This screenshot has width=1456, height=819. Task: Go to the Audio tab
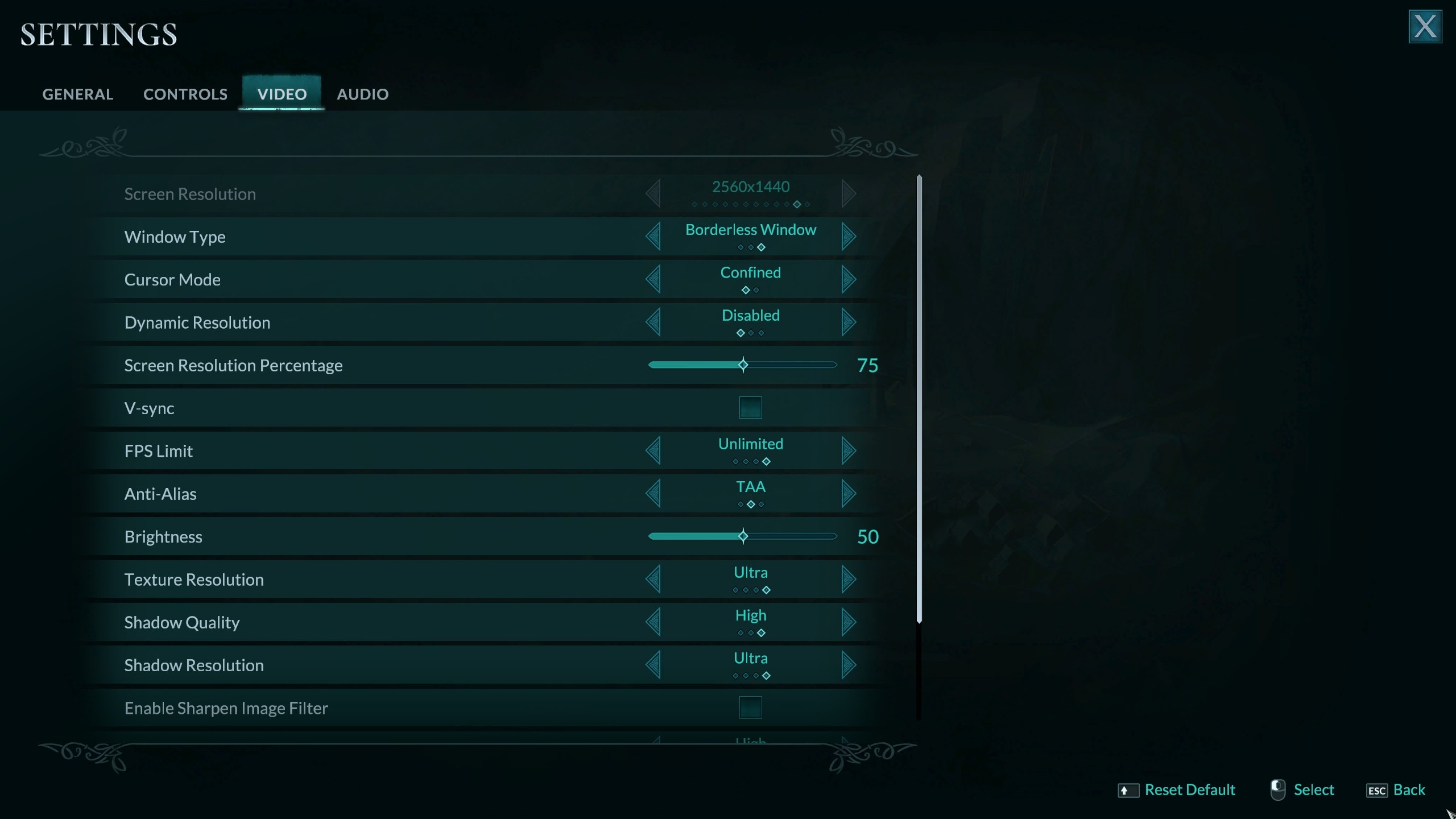(362, 94)
